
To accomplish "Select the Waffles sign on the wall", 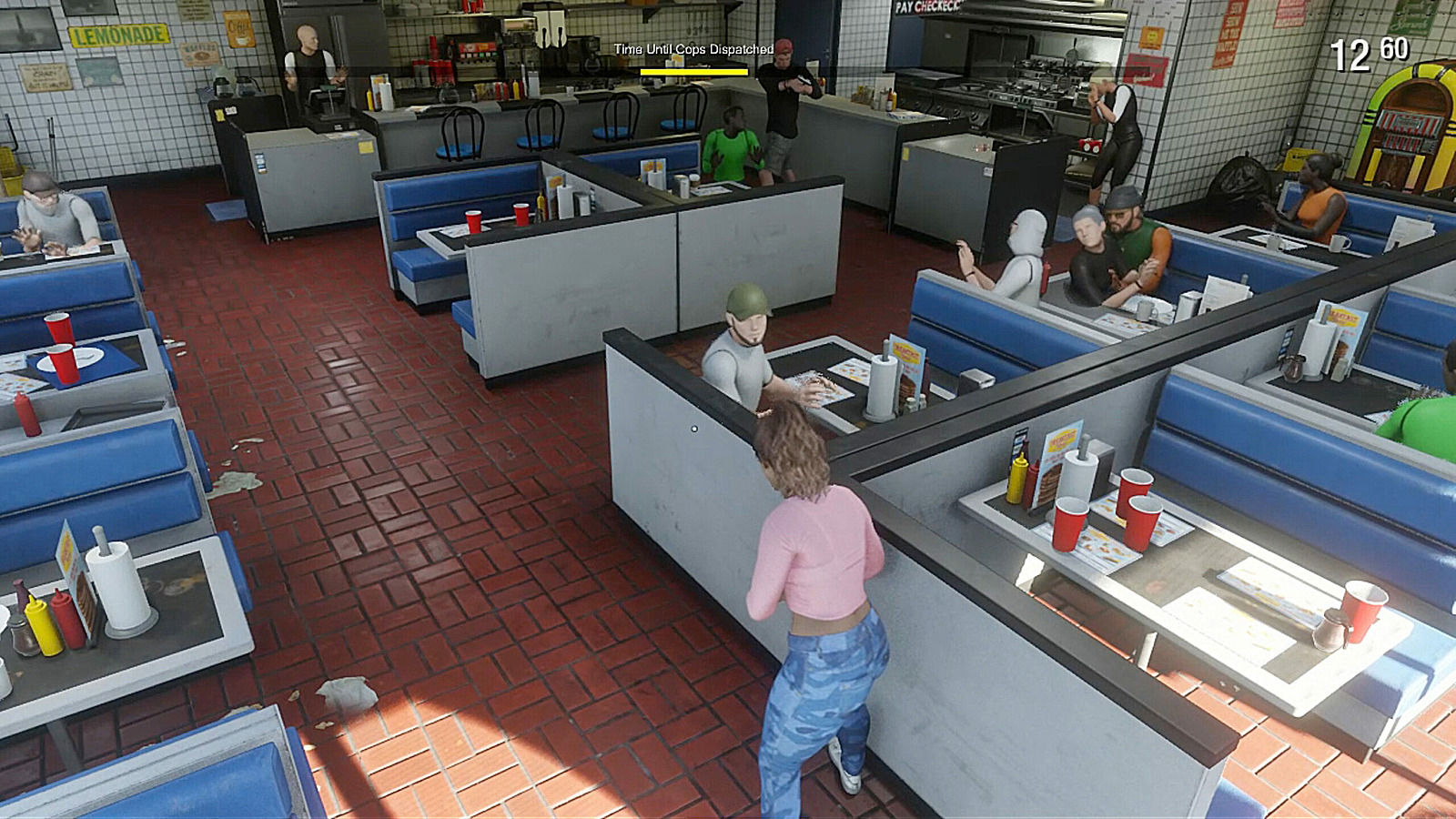I will coord(197,55).
